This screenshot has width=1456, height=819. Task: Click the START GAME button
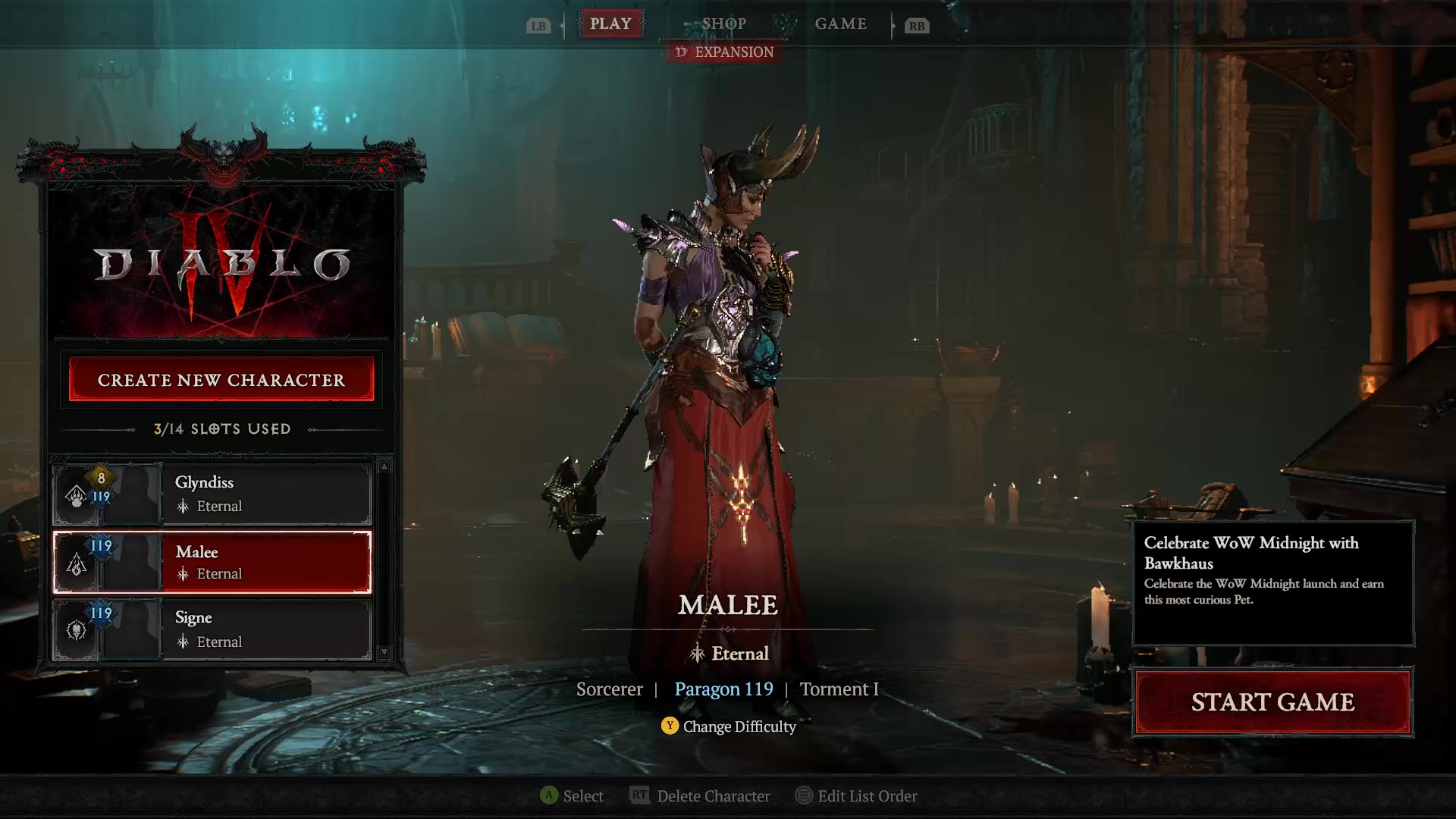[1273, 702]
